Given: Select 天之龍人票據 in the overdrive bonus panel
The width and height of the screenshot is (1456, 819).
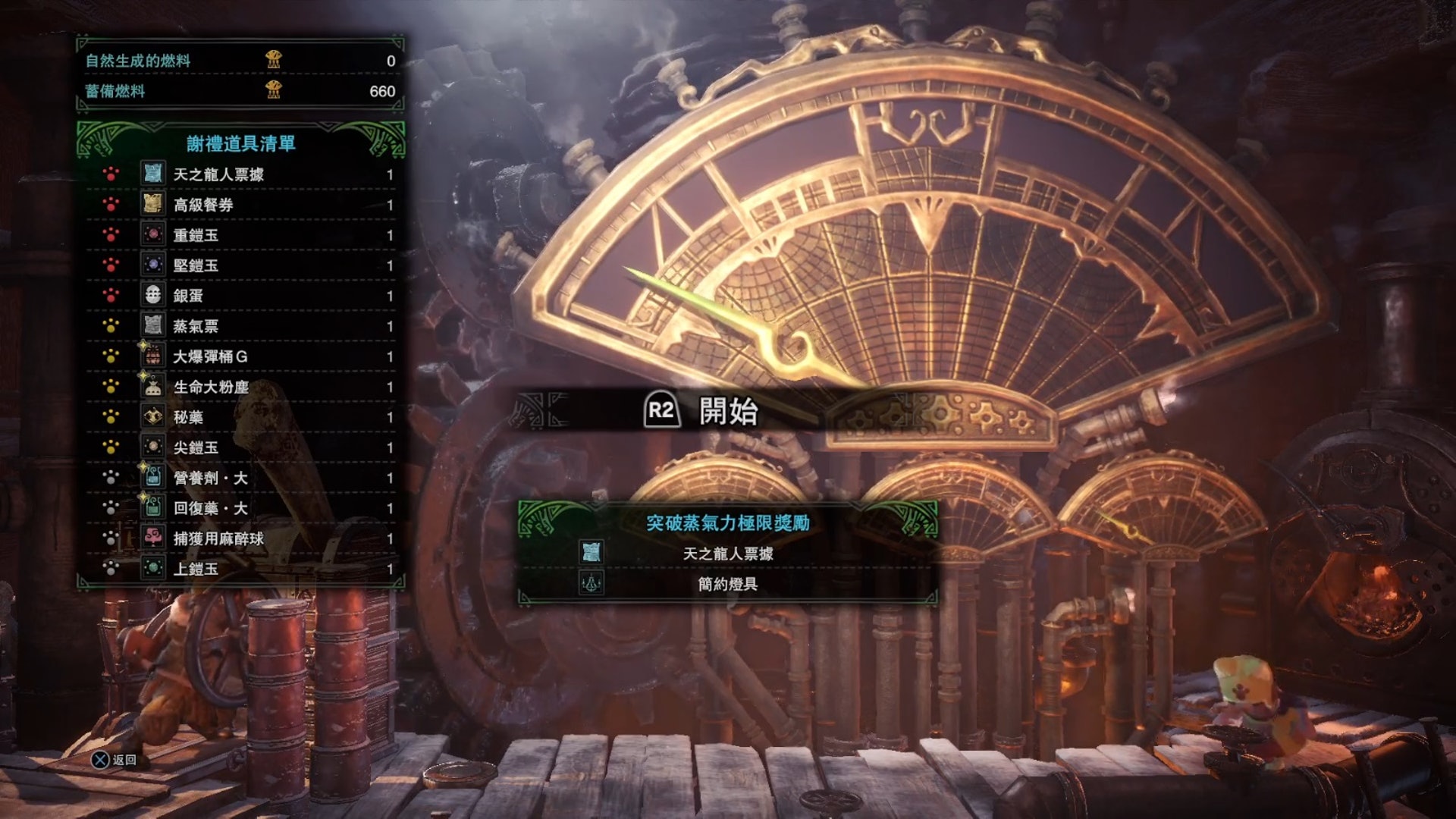Looking at the screenshot, I should coord(727,554).
